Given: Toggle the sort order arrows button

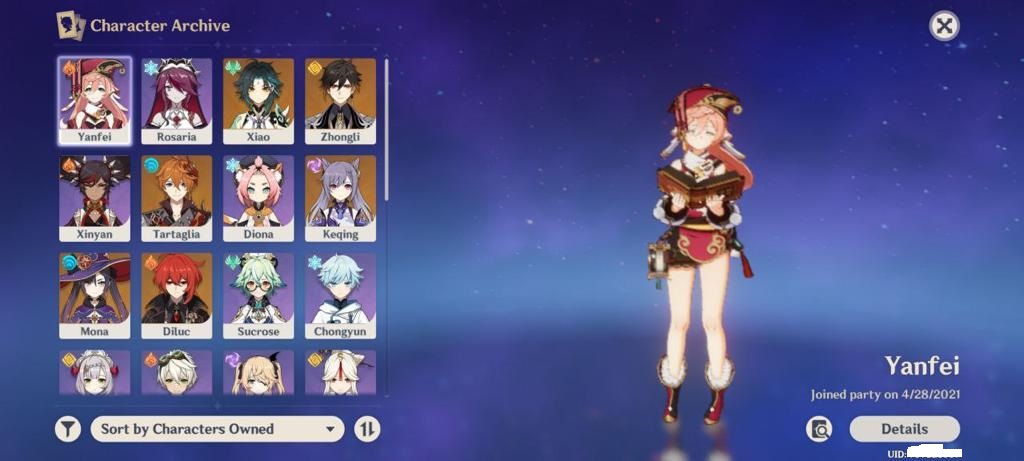Looking at the screenshot, I should (x=368, y=429).
